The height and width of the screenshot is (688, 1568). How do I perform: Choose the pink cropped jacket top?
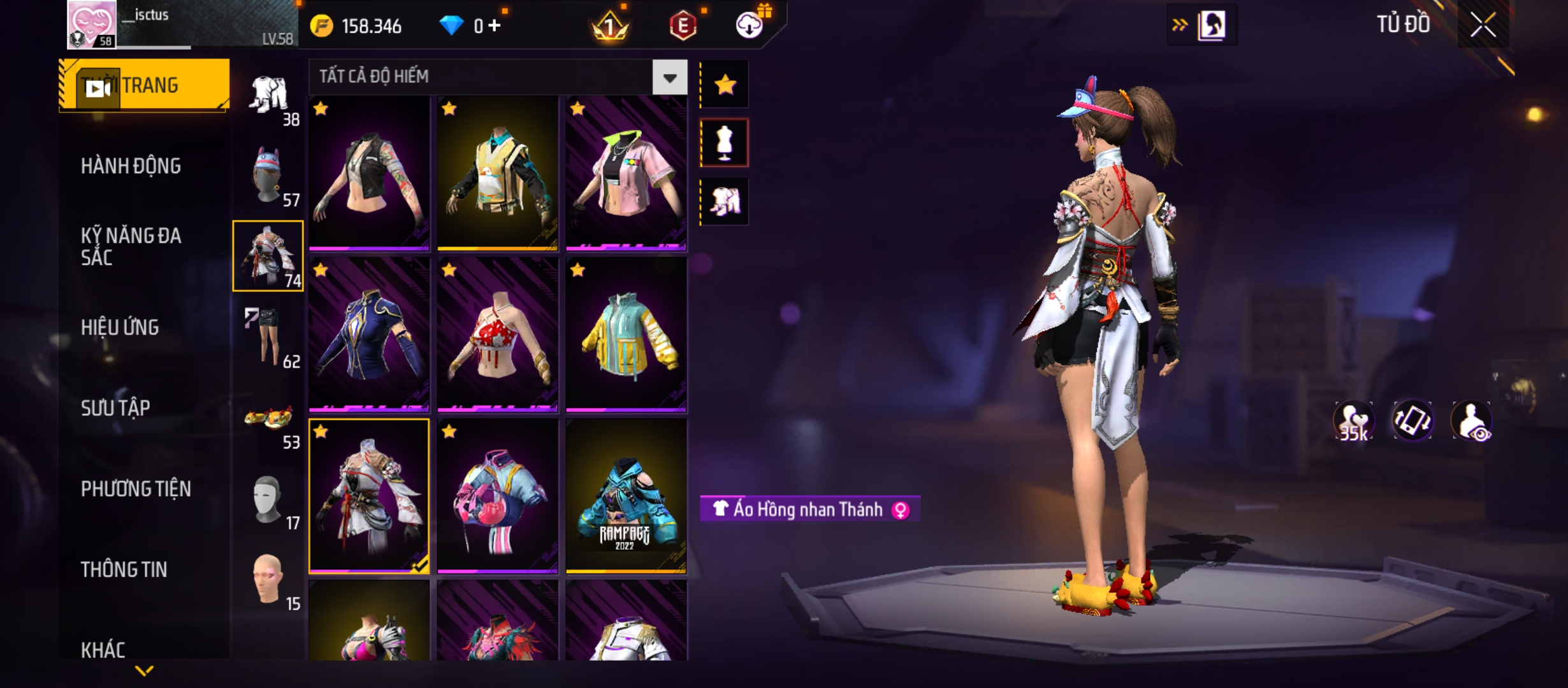pos(626,173)
